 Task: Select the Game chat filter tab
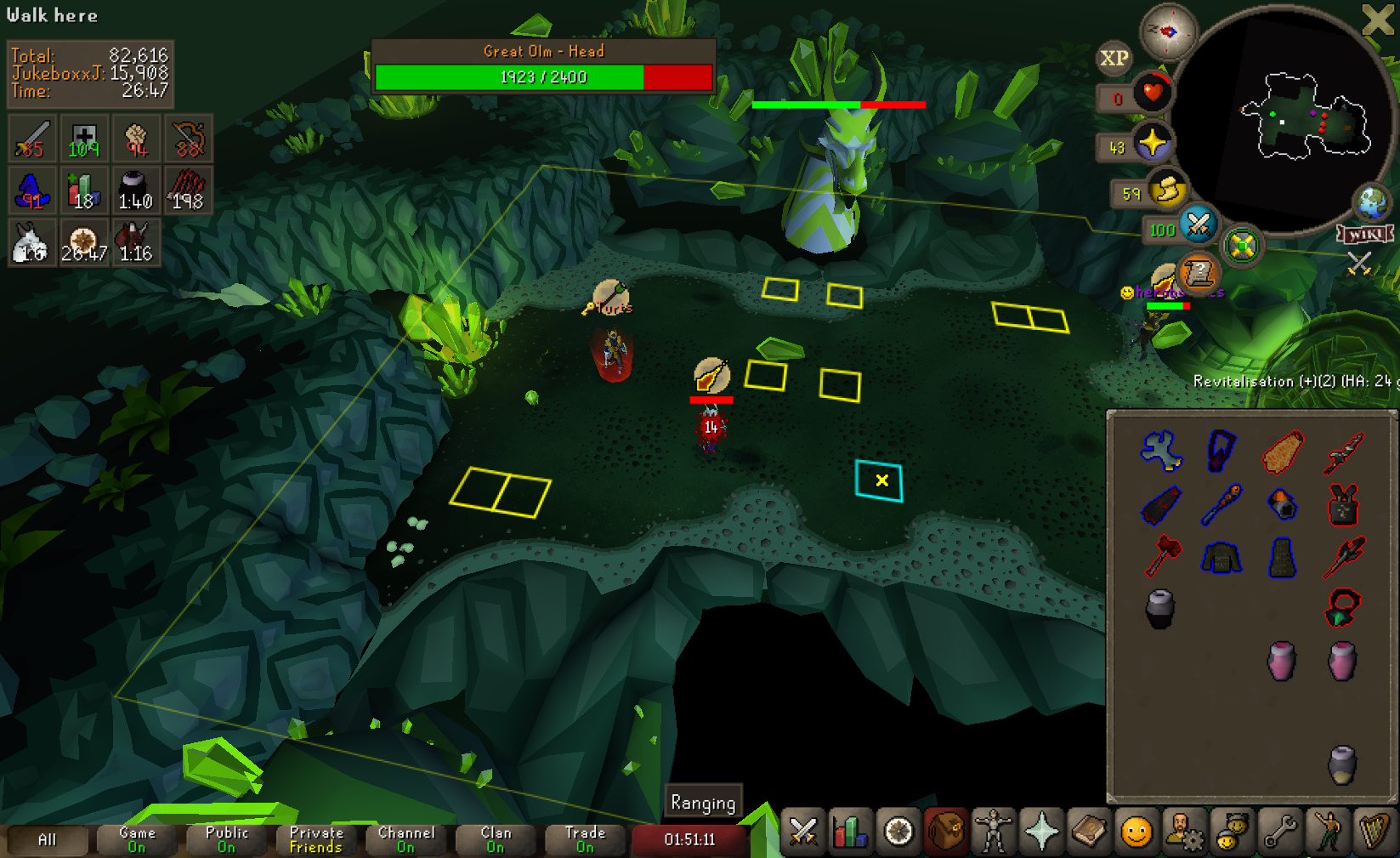pyautogui.click(x=137, y=839)
